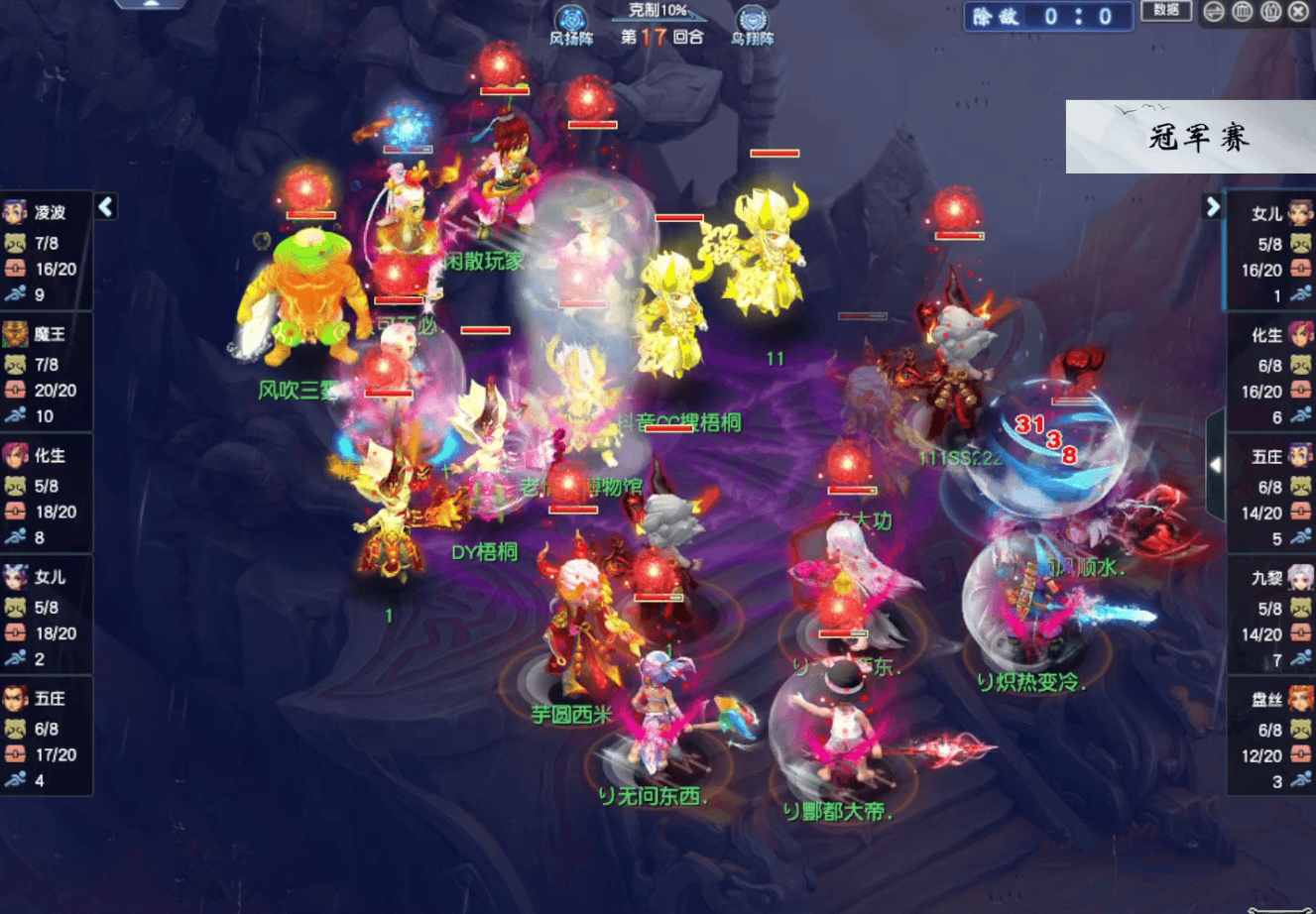Image resolution: width=1316 pixels, height=914 pixels.
Task: Collapse the right team panel with the arrow
Action: (x=1212, y=206)
